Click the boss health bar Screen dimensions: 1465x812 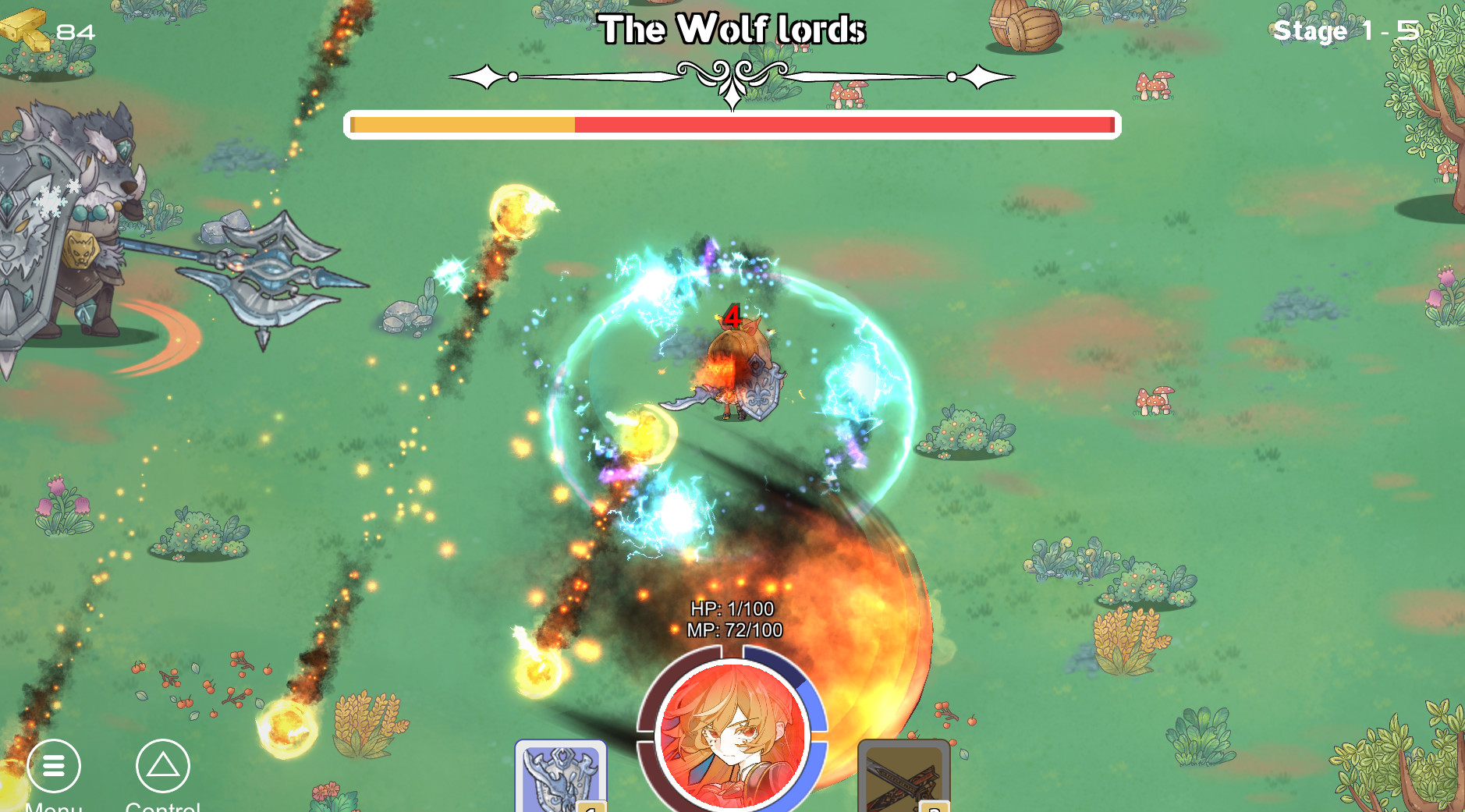[x=732, y=123]
